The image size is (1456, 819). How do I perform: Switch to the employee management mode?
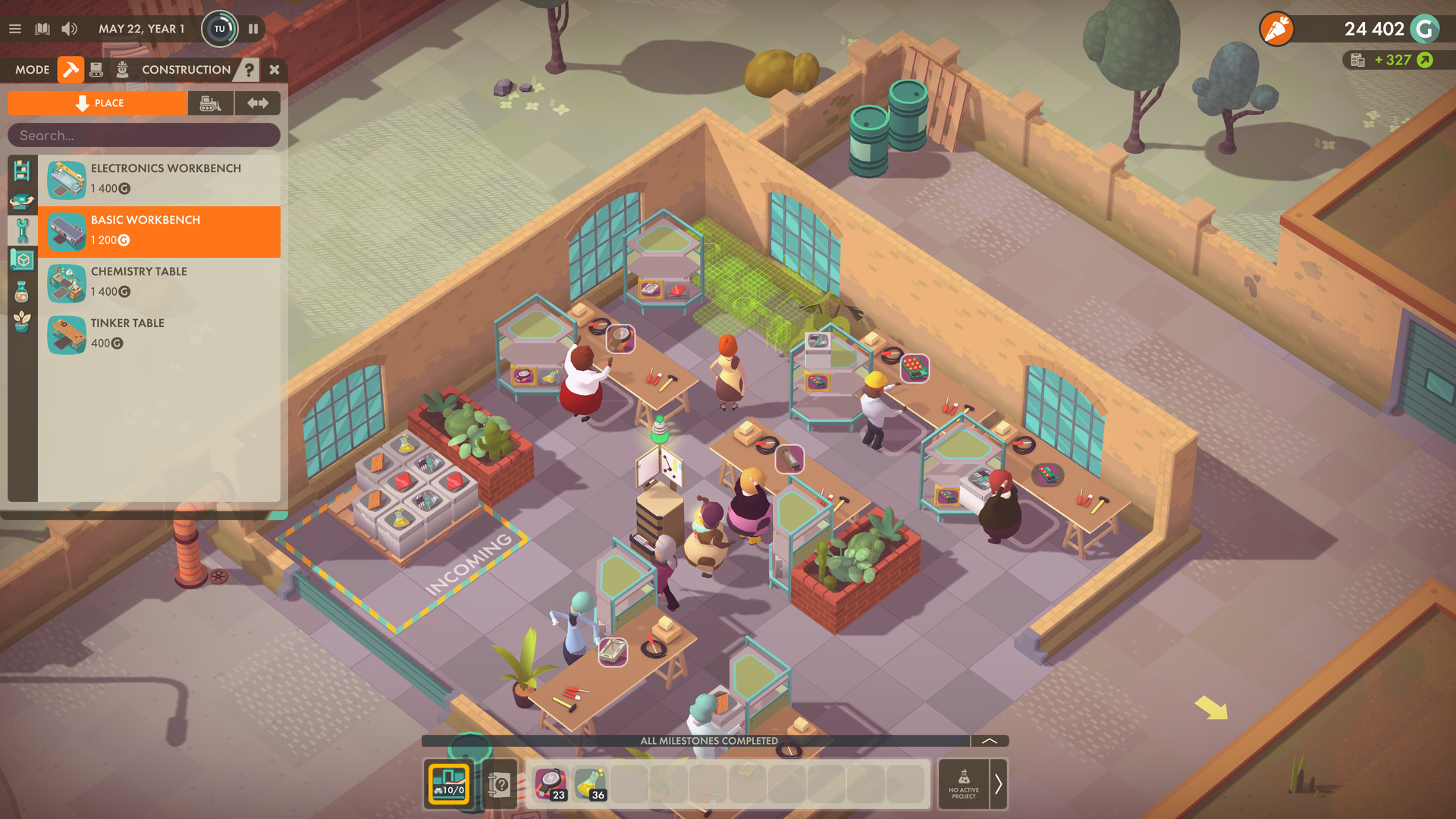click(123, 69)
